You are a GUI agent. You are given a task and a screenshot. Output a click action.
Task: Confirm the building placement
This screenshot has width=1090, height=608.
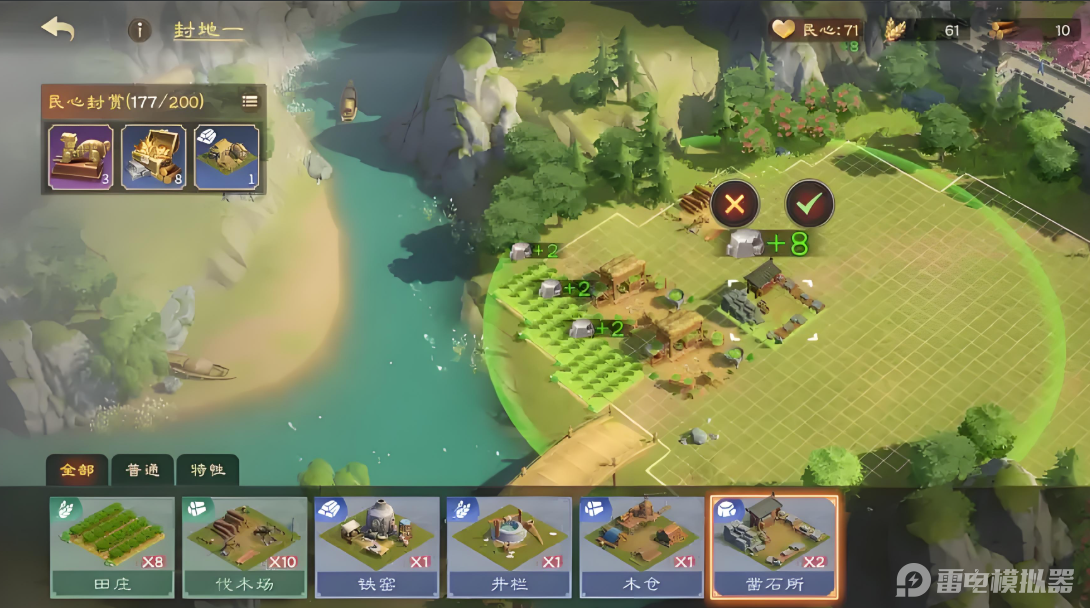pos(810,205)
